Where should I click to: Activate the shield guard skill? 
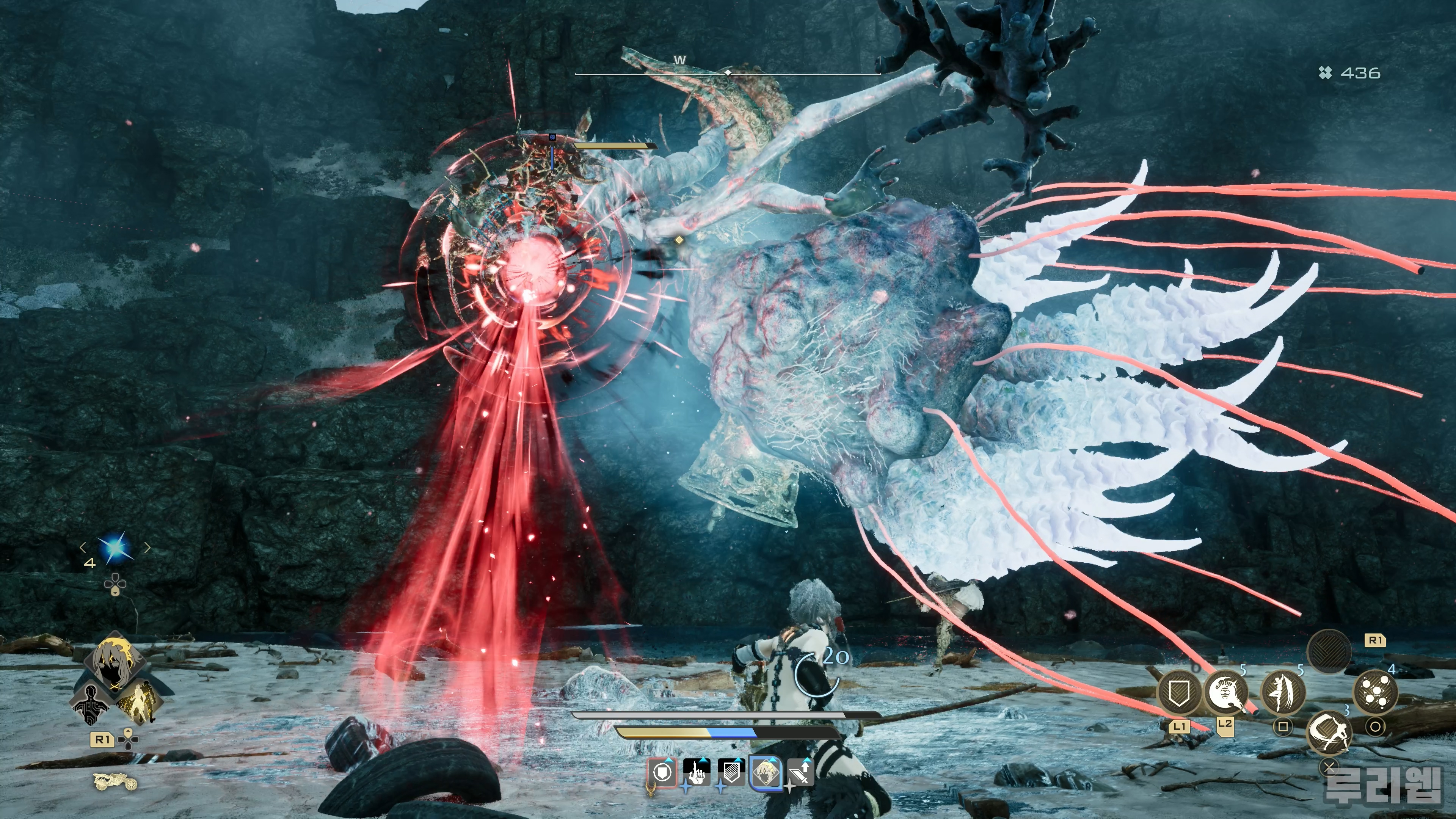(x=1179, y=692)
